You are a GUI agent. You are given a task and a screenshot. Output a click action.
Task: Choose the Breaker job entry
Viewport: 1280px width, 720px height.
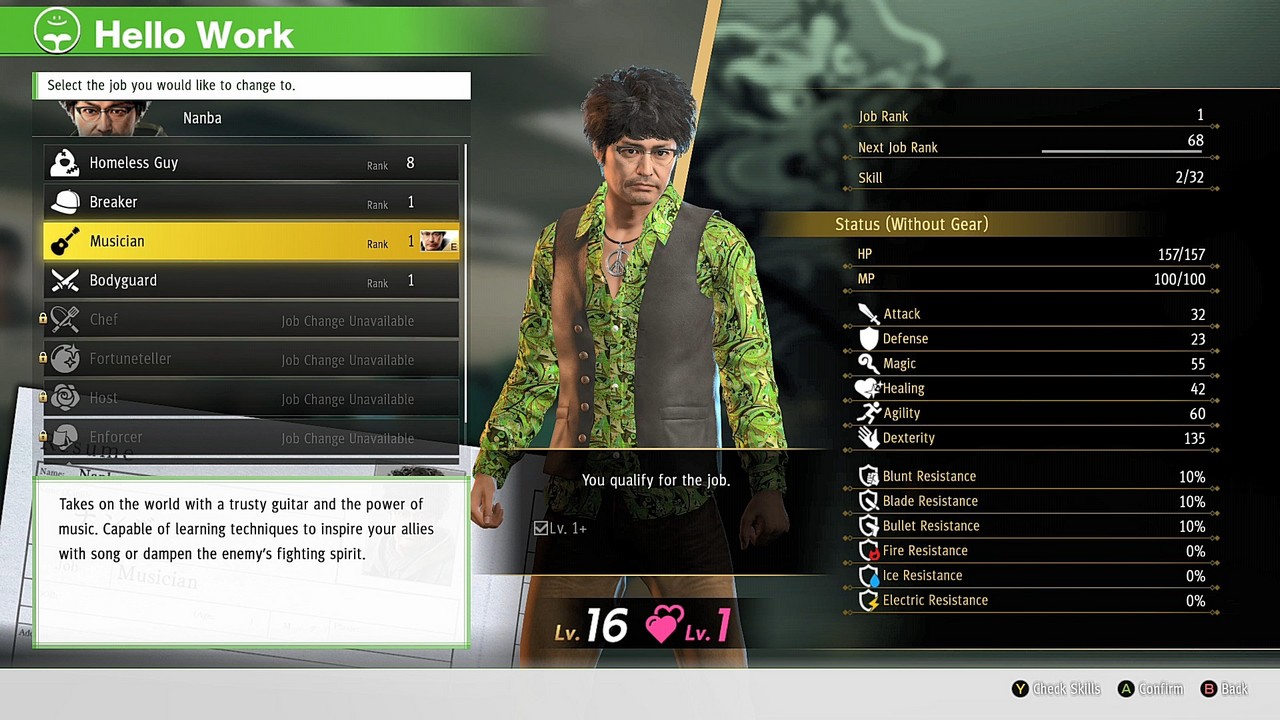[250, 202]
